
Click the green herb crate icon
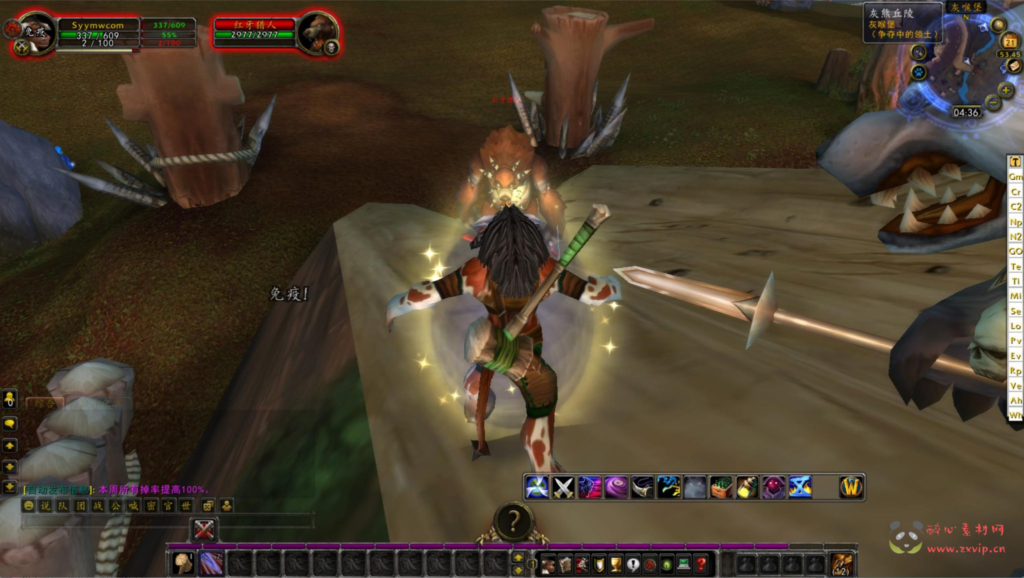(722, 487)
